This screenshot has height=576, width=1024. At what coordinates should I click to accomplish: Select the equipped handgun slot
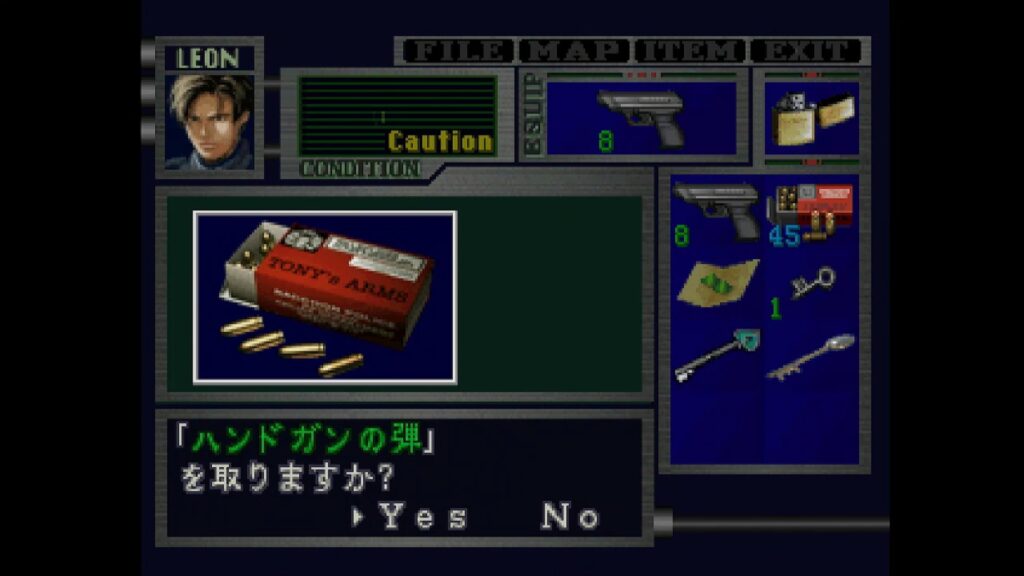tap(641, 117)
